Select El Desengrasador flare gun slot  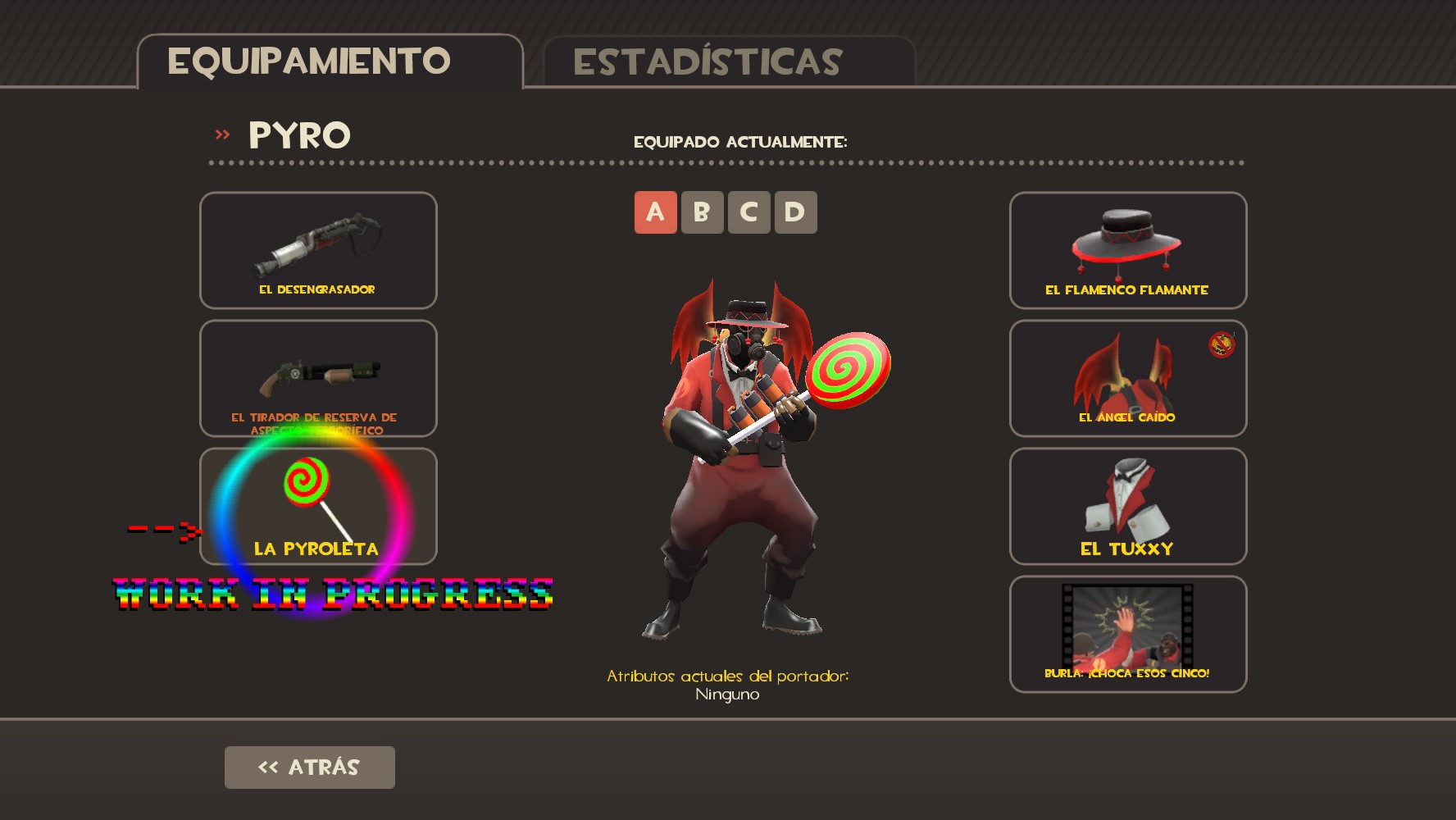coord(317,250)
